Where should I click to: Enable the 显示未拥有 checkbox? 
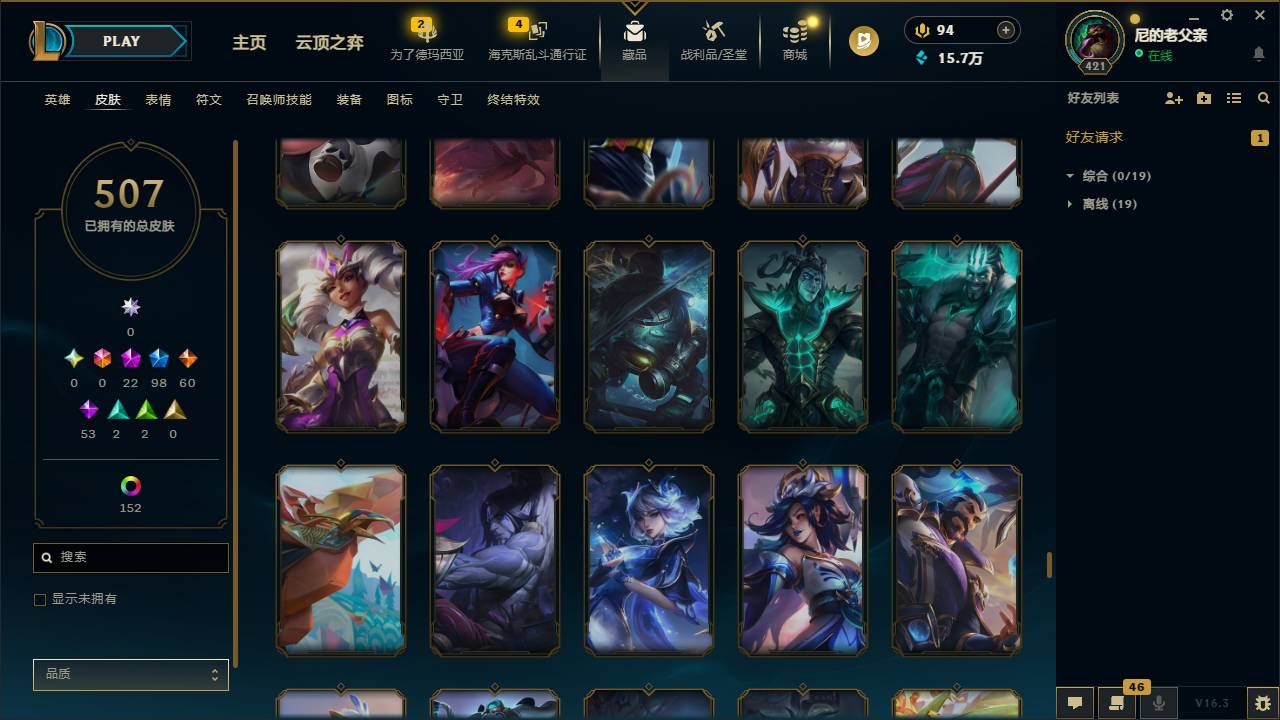pos(40,599)
